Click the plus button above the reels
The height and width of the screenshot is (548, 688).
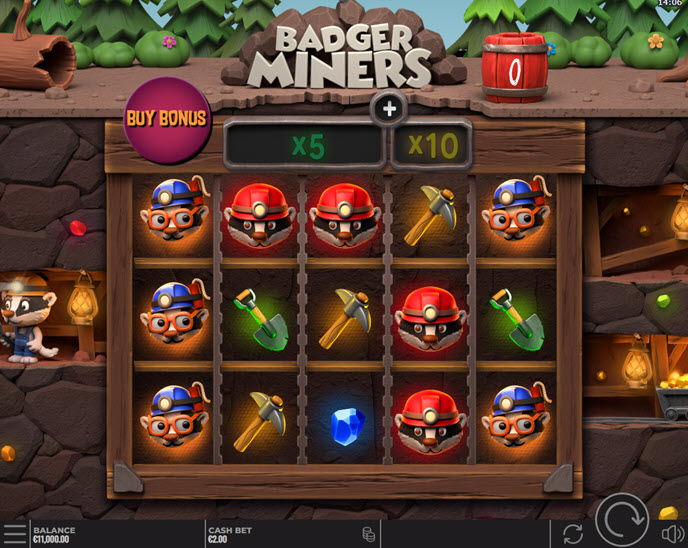click(389, 109)
